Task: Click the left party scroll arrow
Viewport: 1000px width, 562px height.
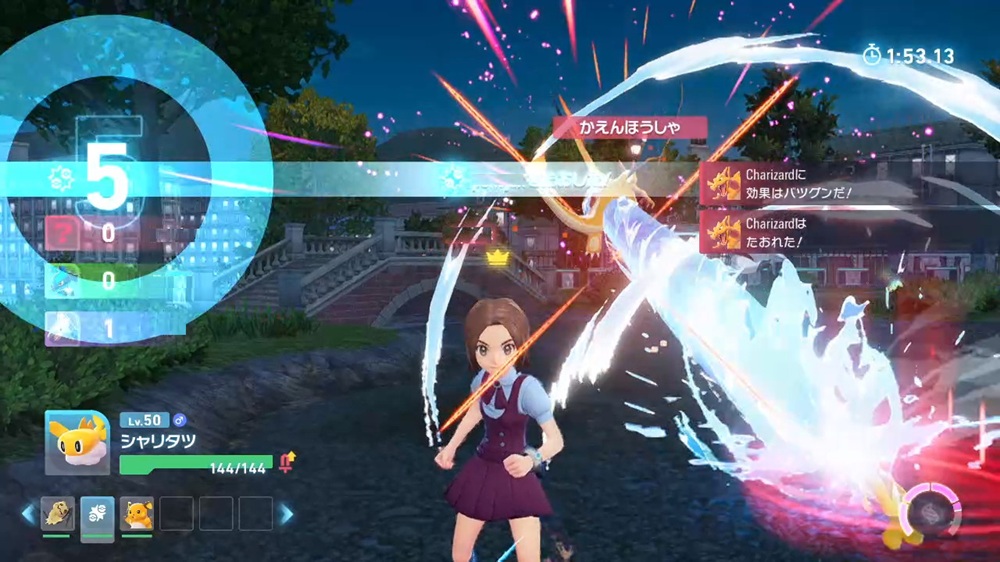Action: click(x=27, y=513)
